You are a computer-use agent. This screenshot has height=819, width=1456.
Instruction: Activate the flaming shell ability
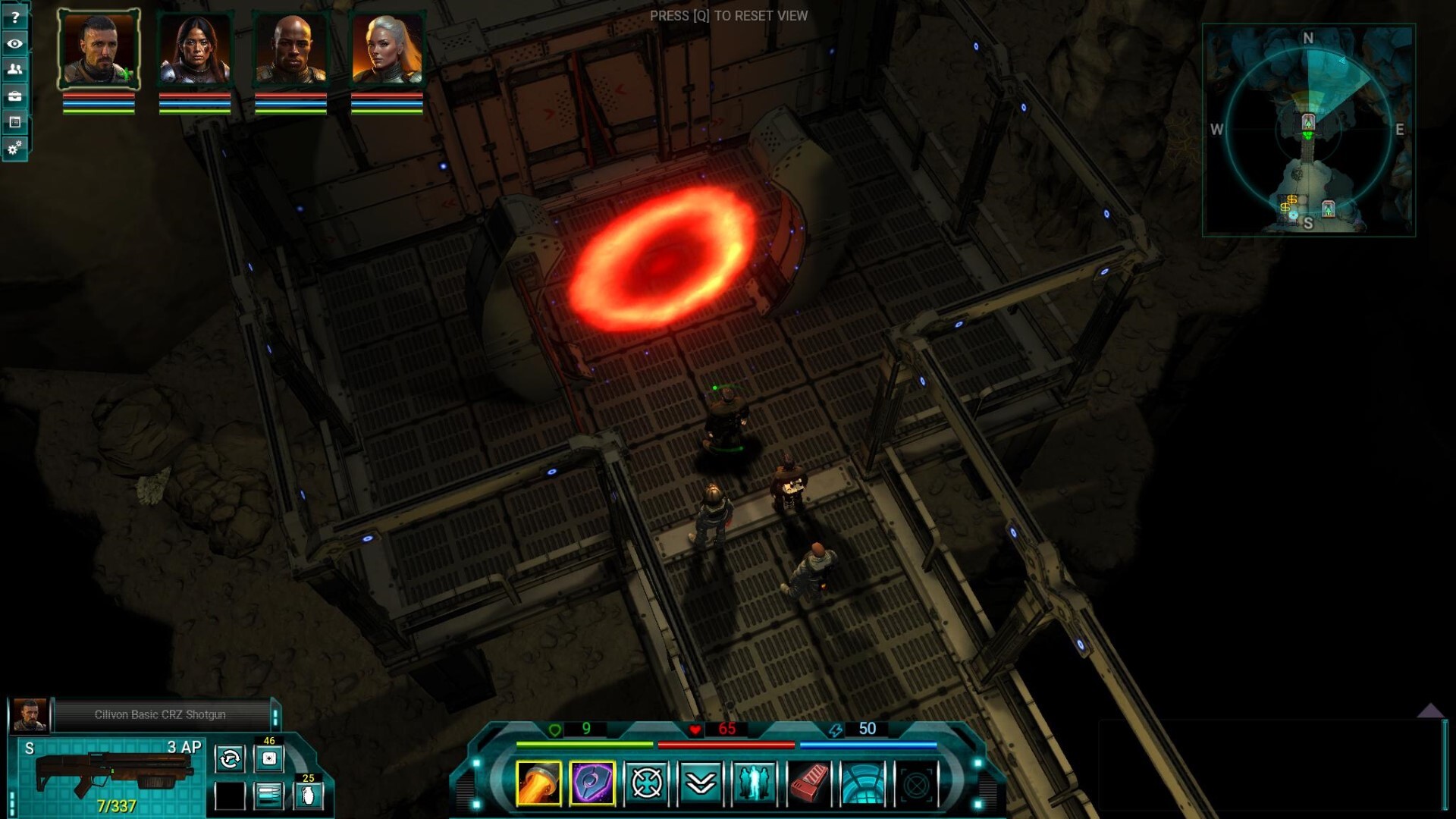coord(538,783)
